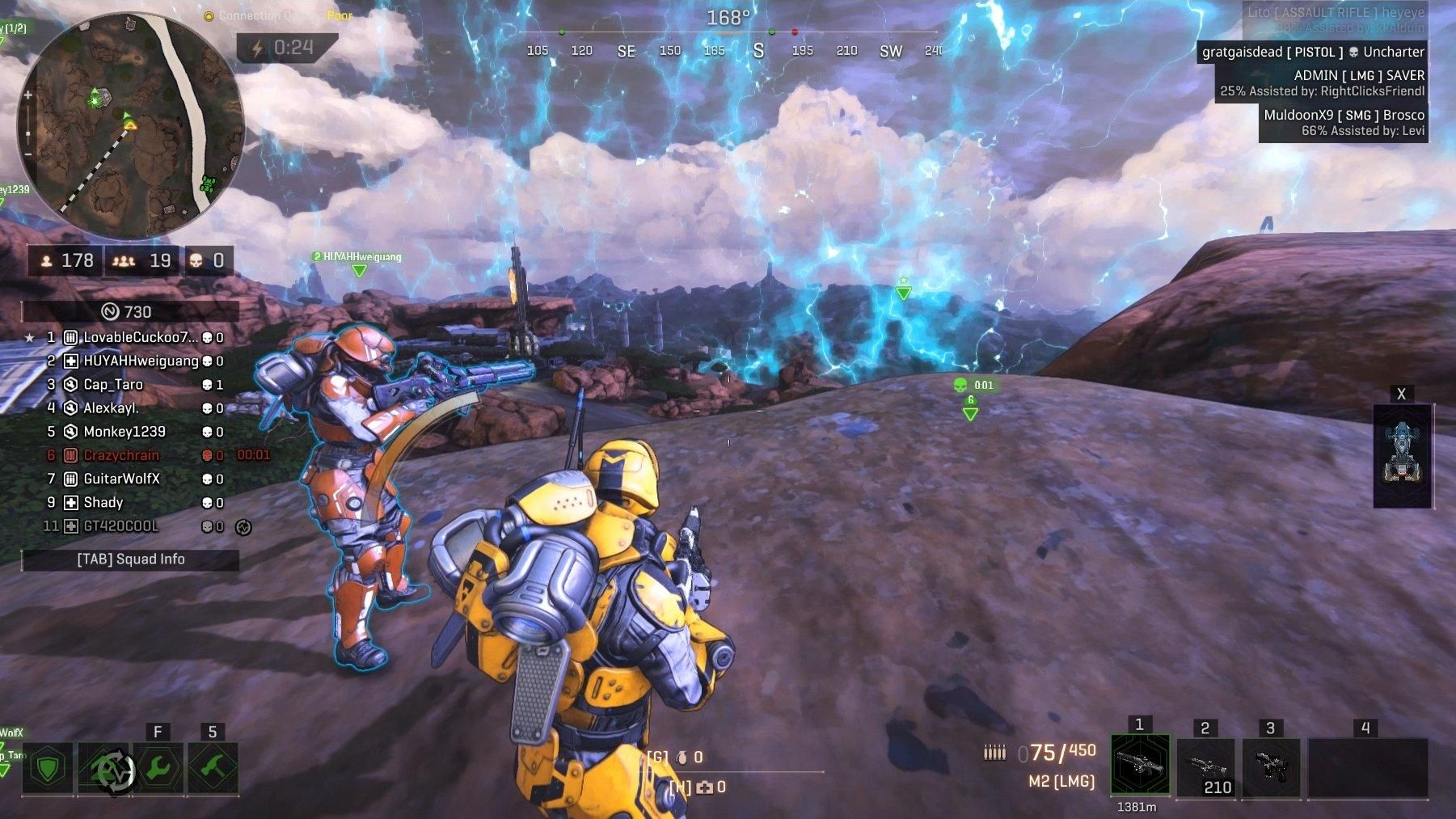
Task: Open the Squad Info panel
Action: pos(130,559)
